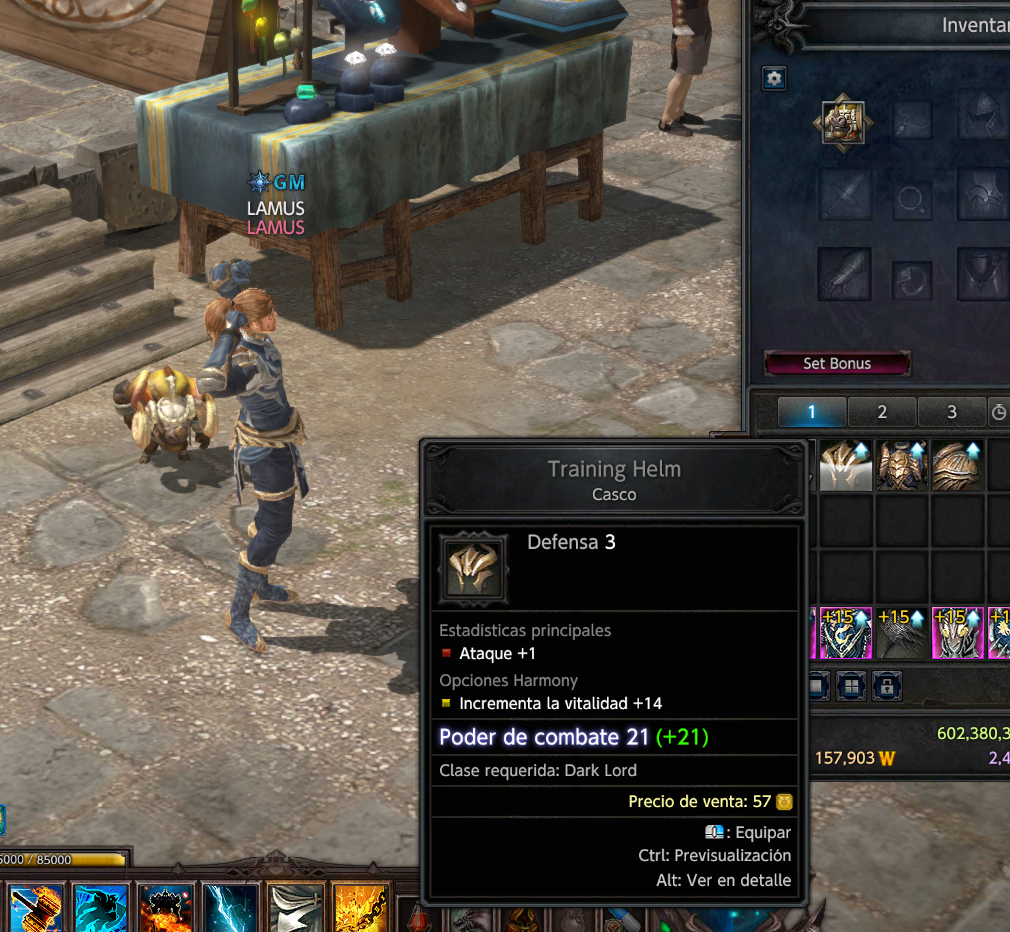Use the blue horse silhouette skill

click(101, 908)
